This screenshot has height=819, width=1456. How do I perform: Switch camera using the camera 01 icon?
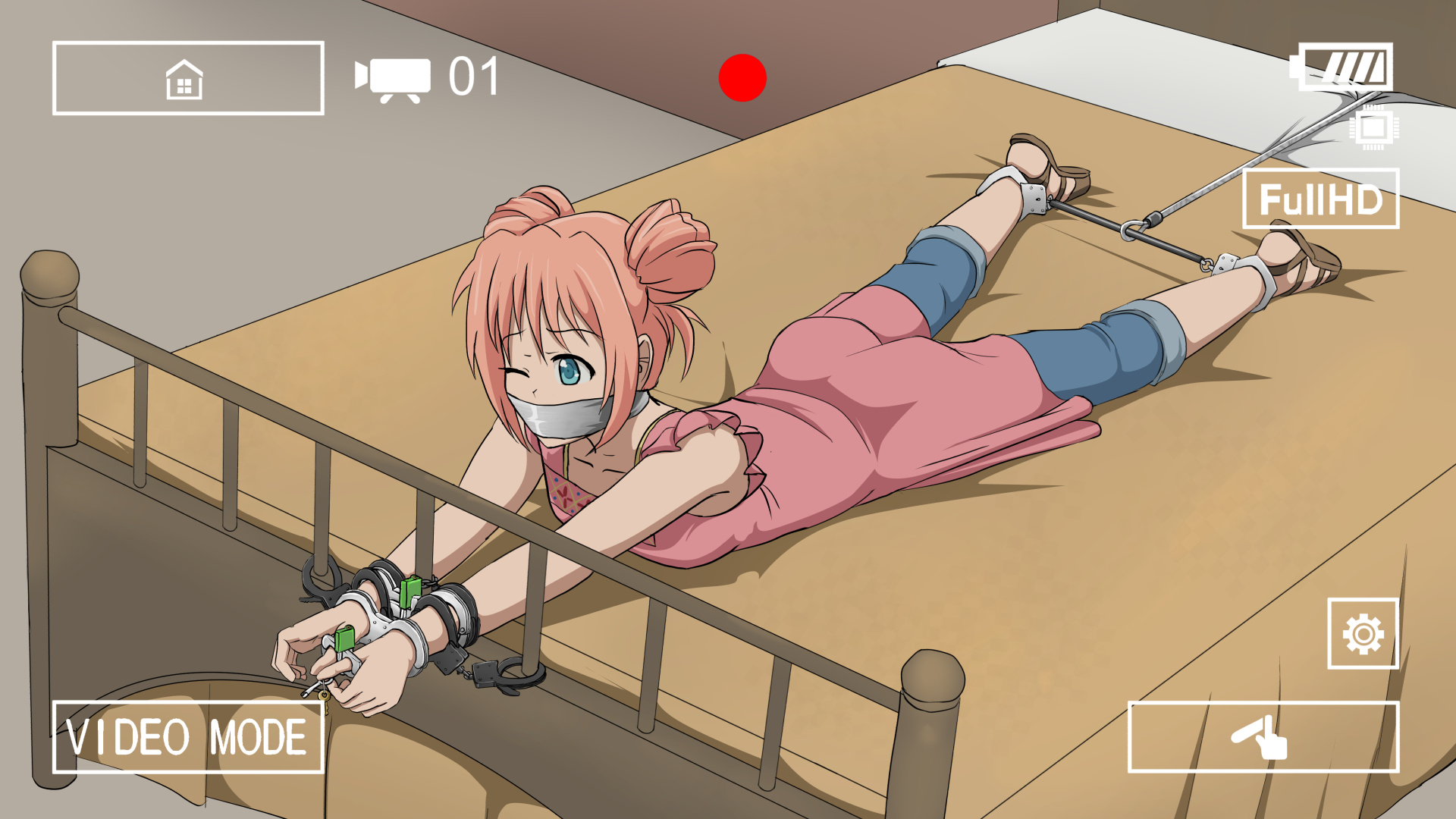click(x=394, y=77)
